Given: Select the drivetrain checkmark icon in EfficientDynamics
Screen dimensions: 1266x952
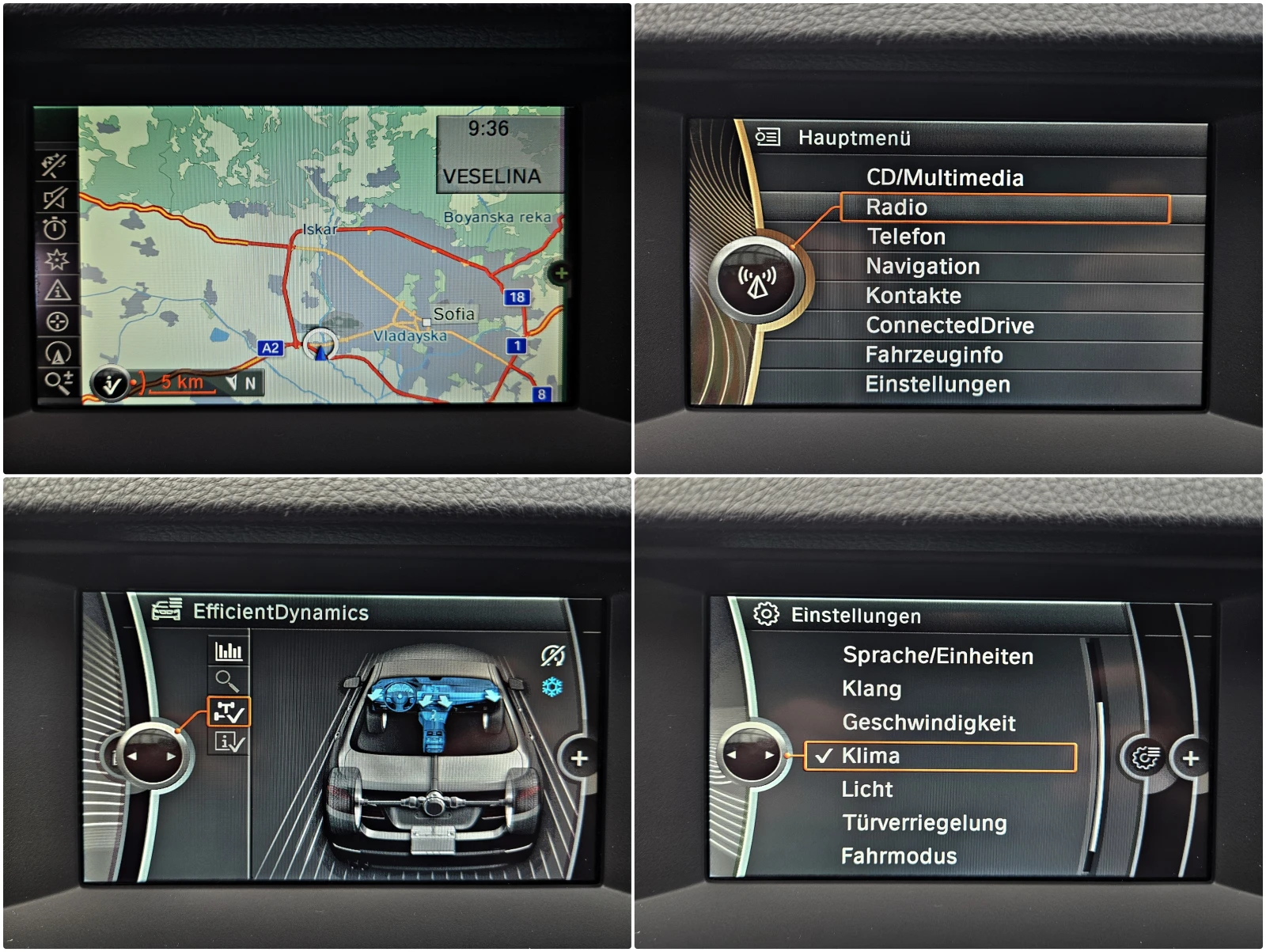Looking at the screenshot, I should (x=228, y=711).
